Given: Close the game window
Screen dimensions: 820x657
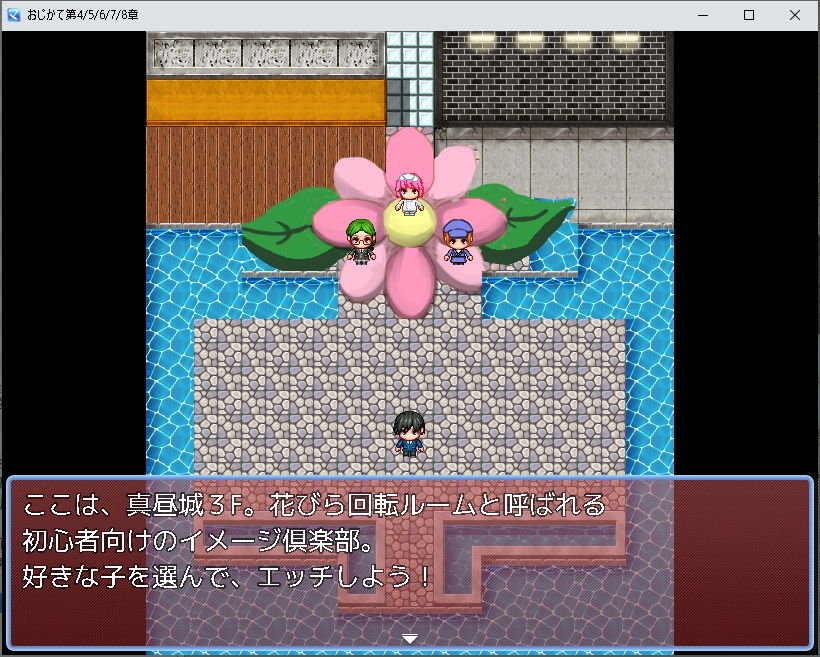Looking at the screenshot, I should [x=794, y=15].
